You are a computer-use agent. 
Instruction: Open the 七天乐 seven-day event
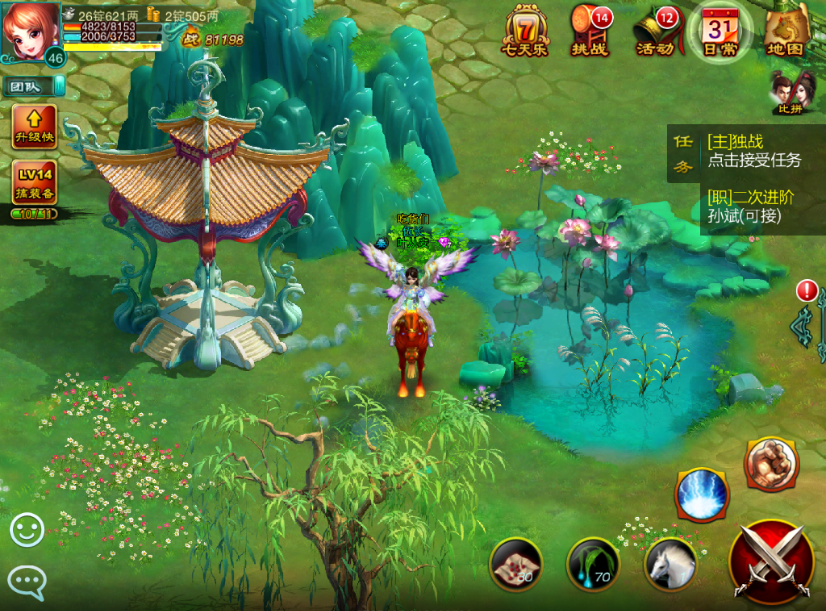point(525,30)
